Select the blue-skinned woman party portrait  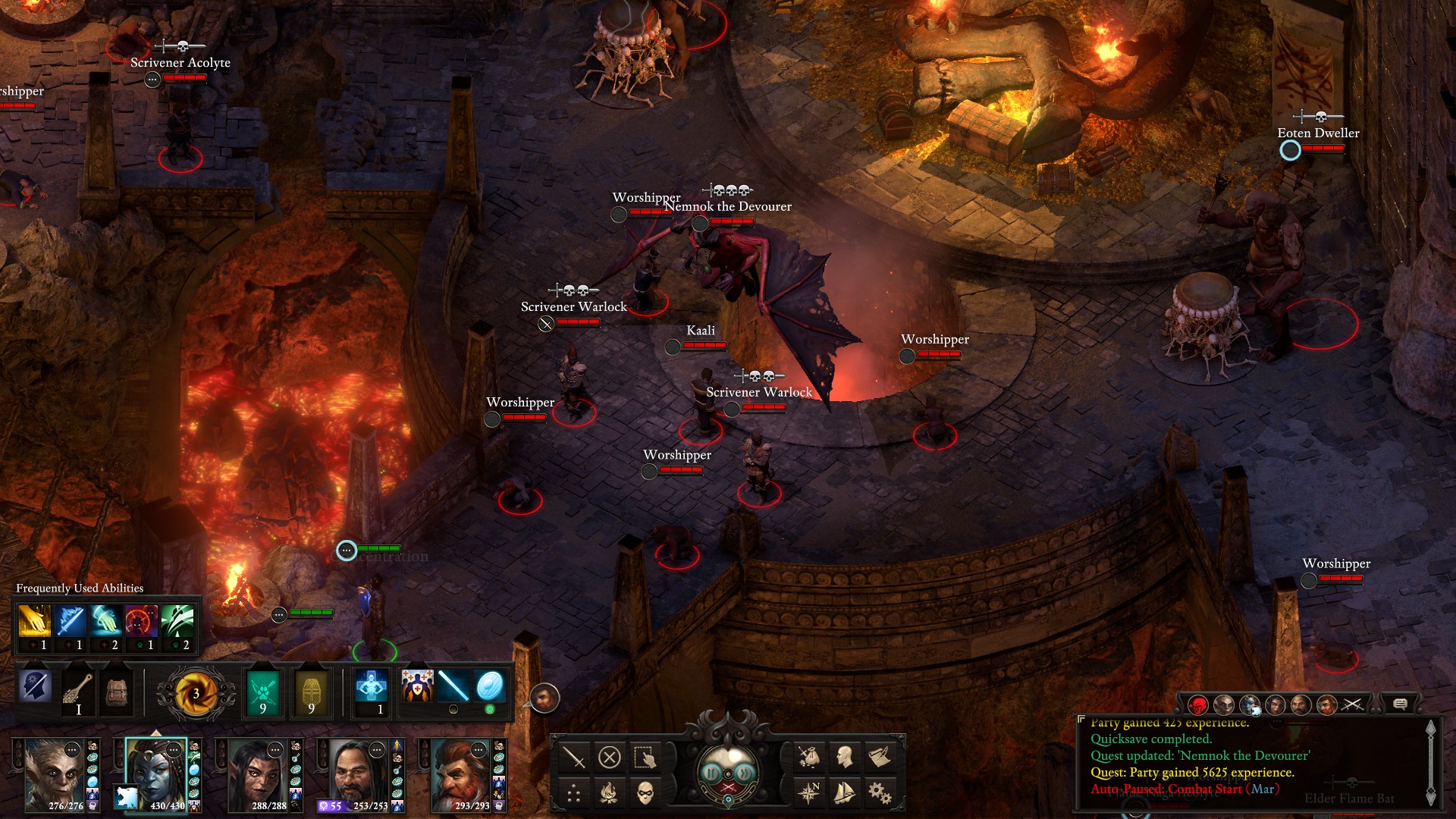155,775
